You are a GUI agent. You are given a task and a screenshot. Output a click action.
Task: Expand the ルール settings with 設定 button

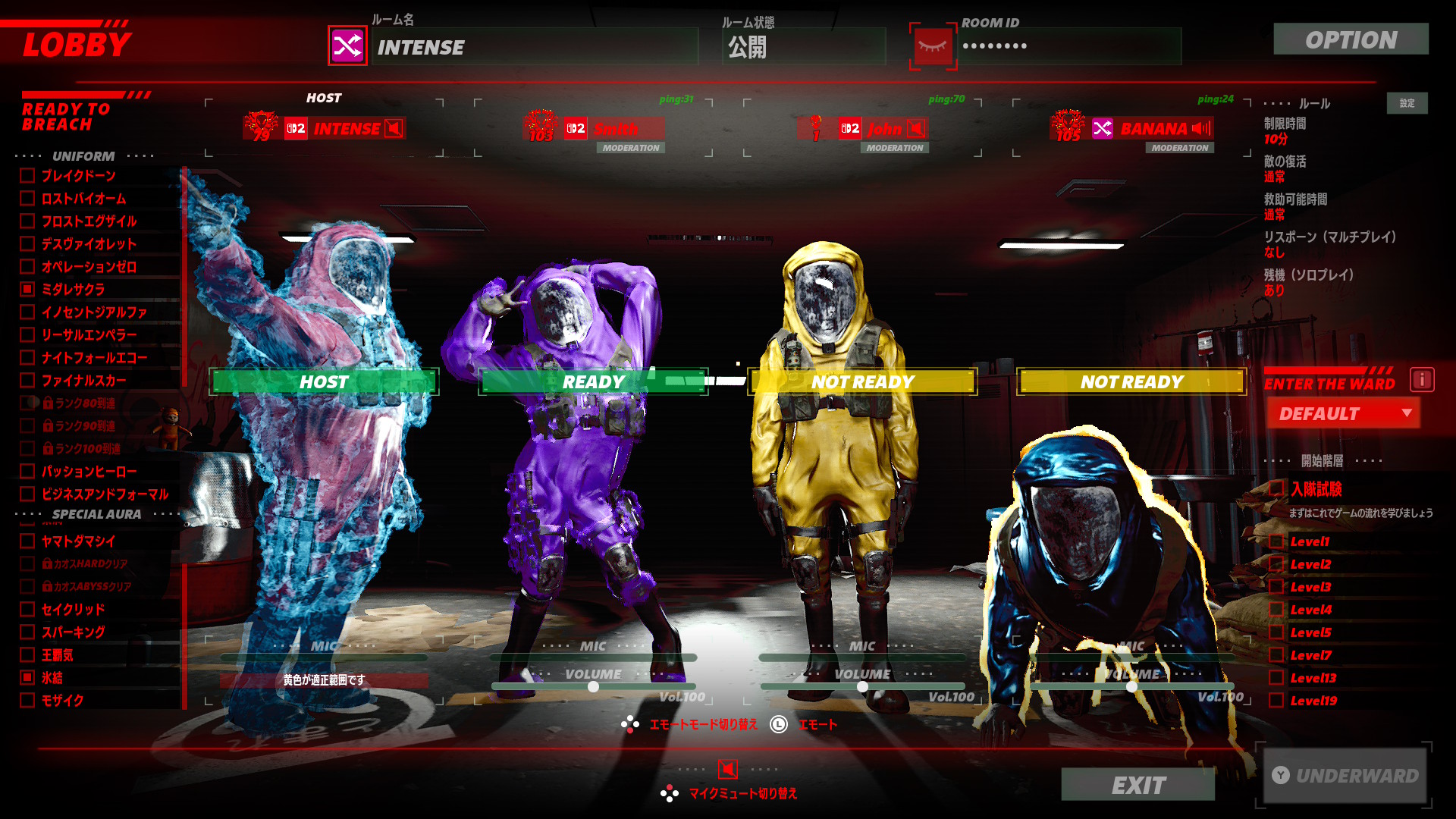(x=1407, y=103)
